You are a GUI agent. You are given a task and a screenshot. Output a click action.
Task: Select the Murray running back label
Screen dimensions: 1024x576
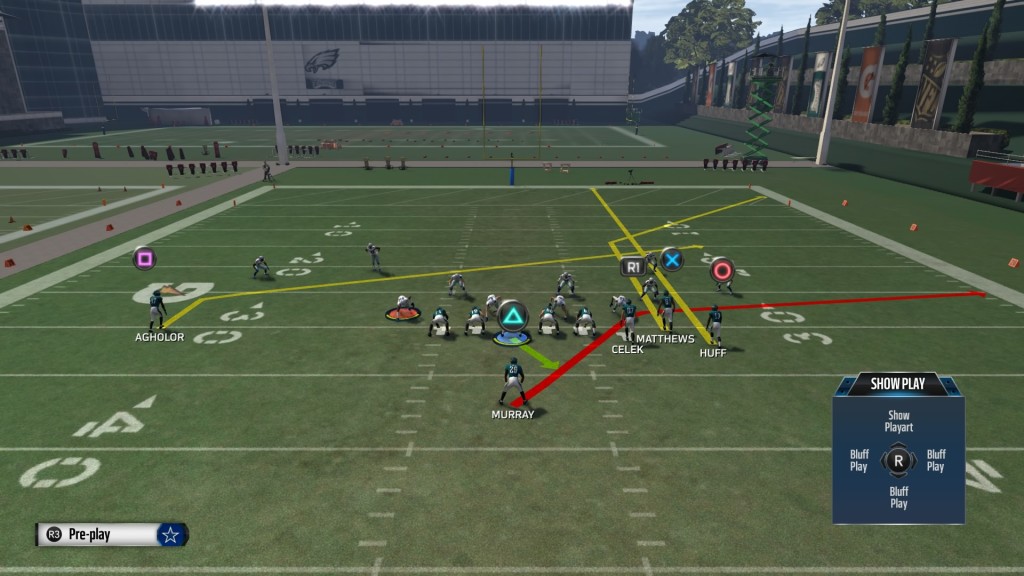tap(513, 414)
